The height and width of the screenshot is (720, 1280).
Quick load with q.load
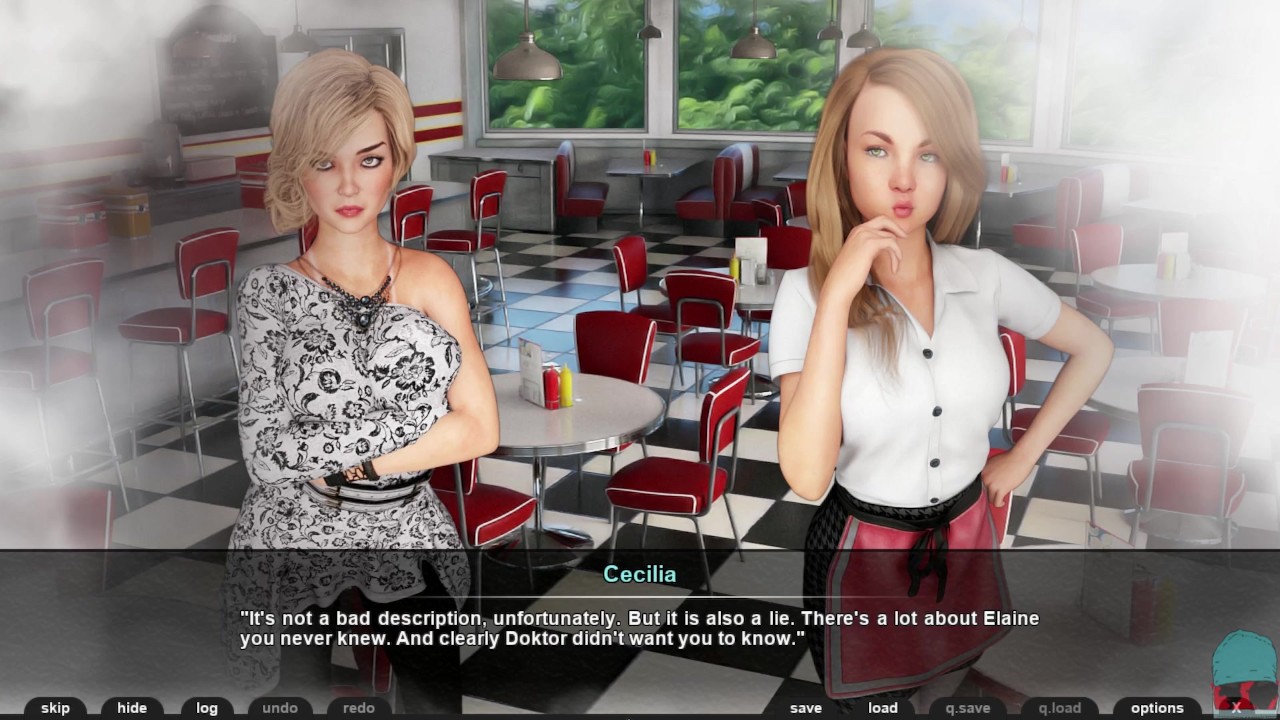click(1059, 708)
